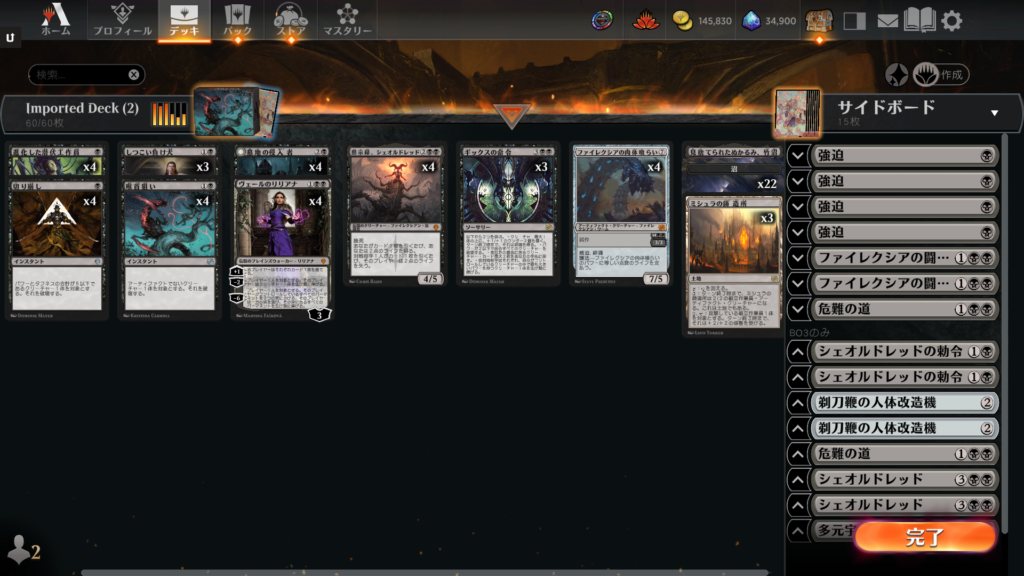
Task: Clear the search box with X
Action: pos(134,74)
